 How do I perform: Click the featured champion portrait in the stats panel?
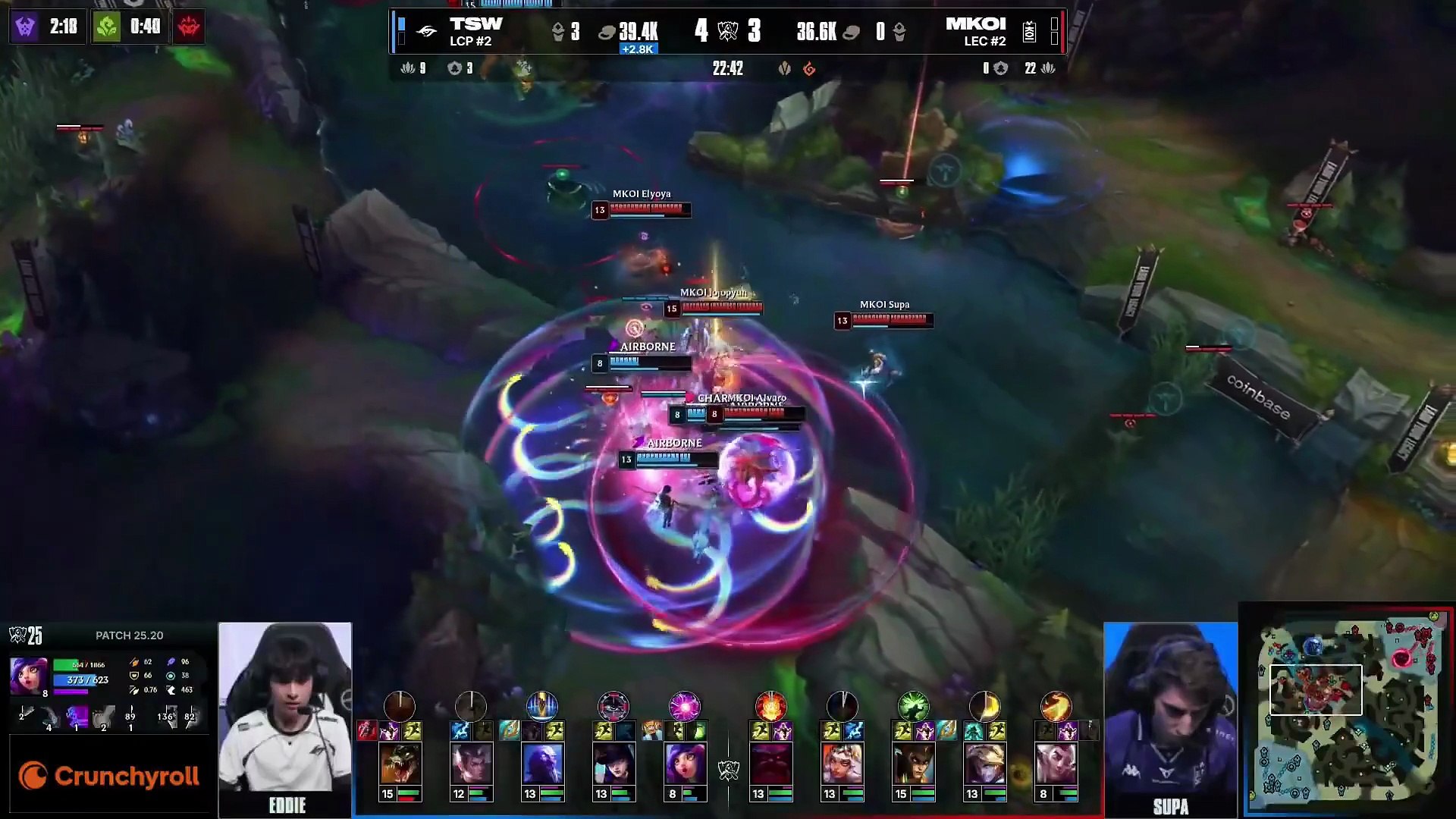(x=29, y=676)
